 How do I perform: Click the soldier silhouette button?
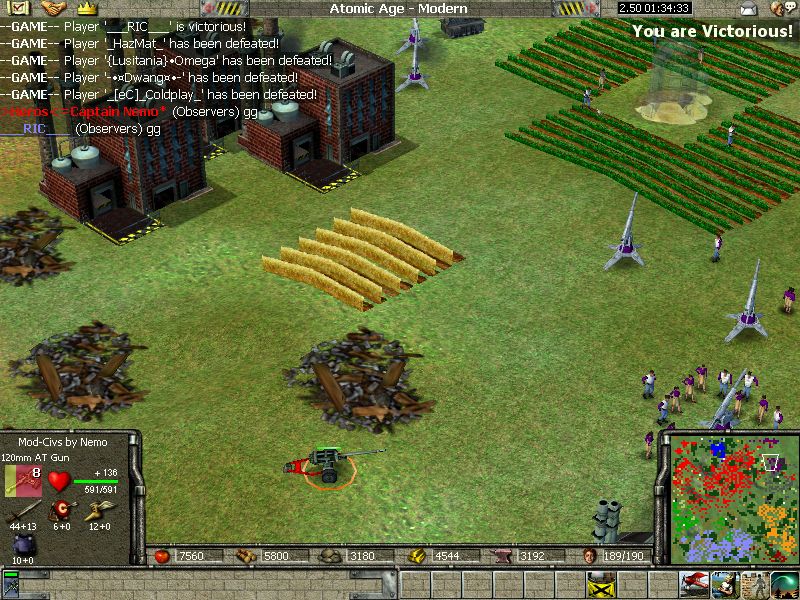(757, 582)
